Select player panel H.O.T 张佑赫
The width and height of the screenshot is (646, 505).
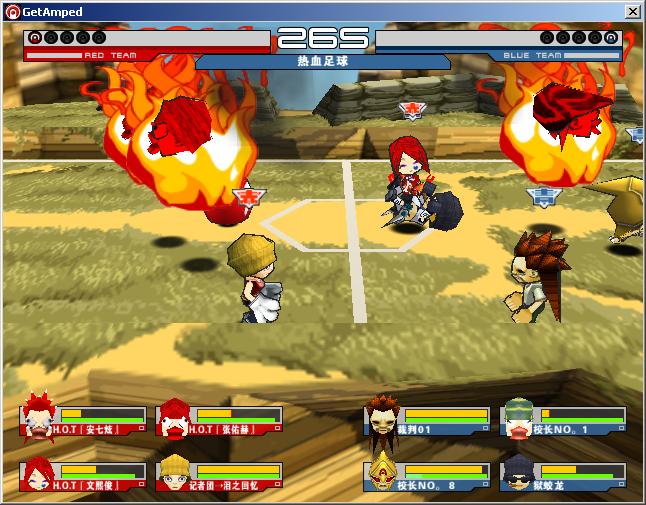click(219, 420)
